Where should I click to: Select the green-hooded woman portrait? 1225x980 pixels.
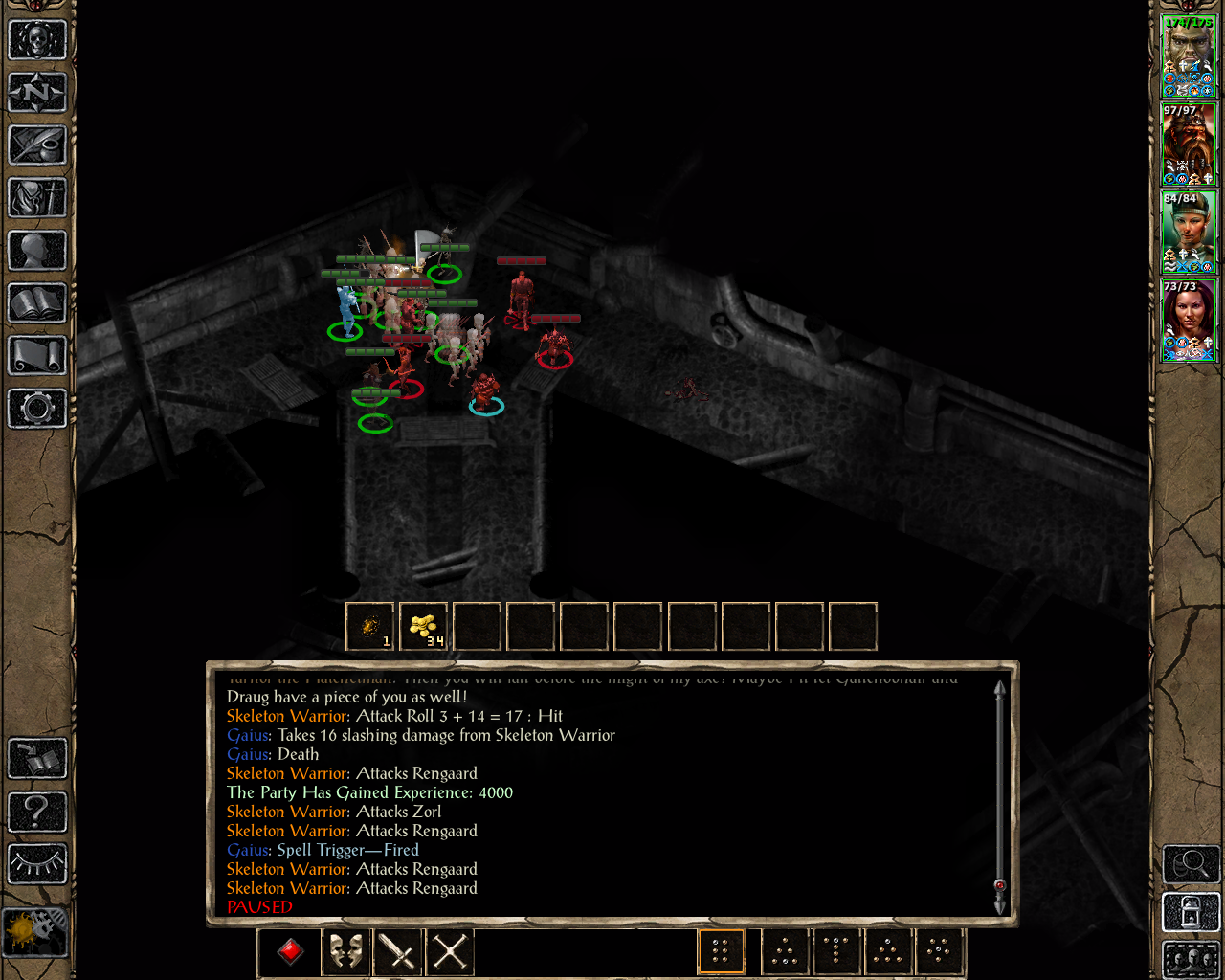[x=1189, y=232]
